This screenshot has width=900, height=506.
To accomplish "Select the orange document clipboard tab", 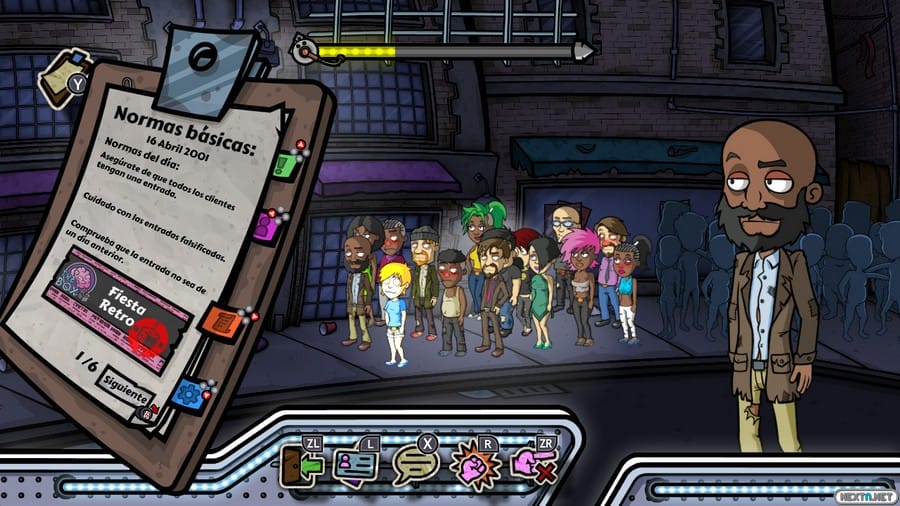I will point(222,322).
